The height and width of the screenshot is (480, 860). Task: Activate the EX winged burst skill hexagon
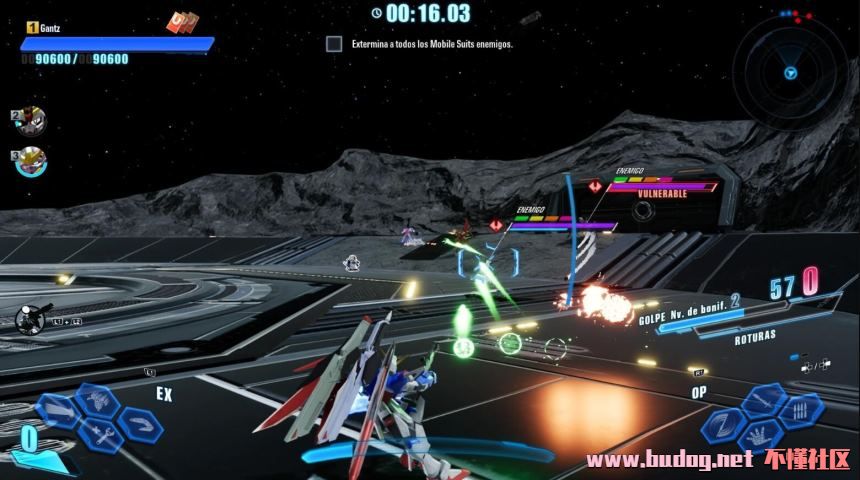pos(96,401)
